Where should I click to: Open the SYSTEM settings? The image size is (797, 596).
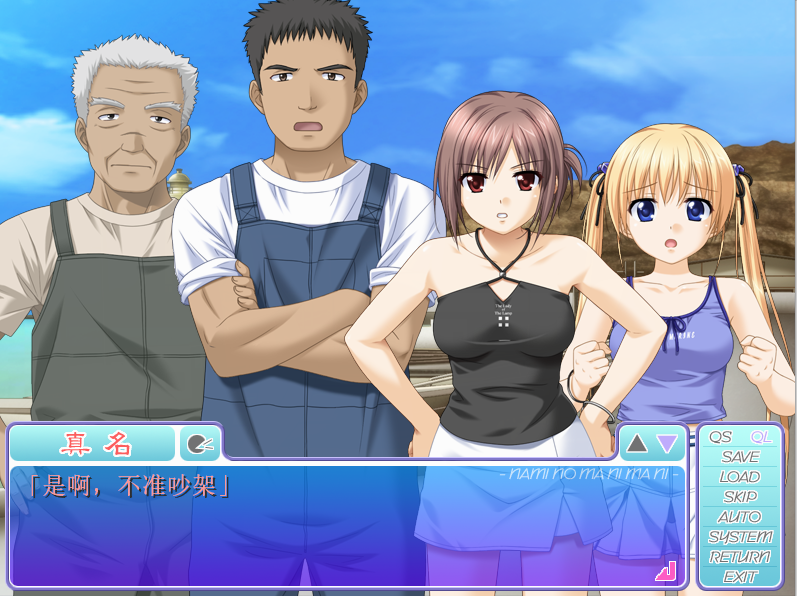point(740,537)
